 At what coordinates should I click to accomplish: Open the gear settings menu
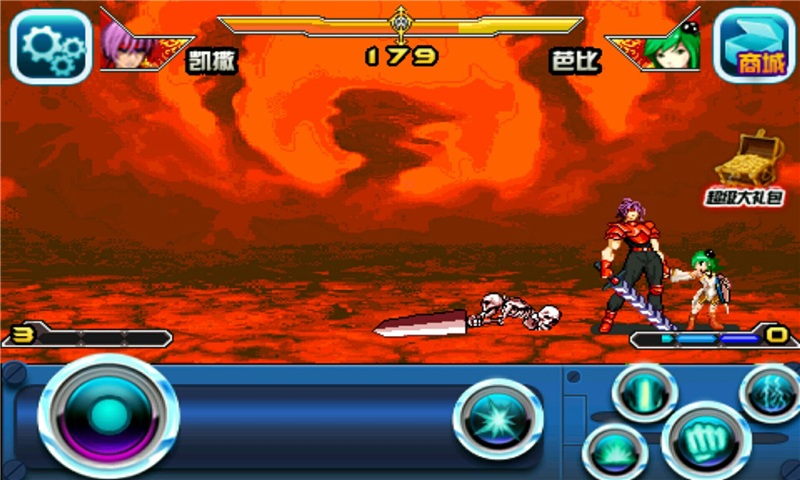50,45
